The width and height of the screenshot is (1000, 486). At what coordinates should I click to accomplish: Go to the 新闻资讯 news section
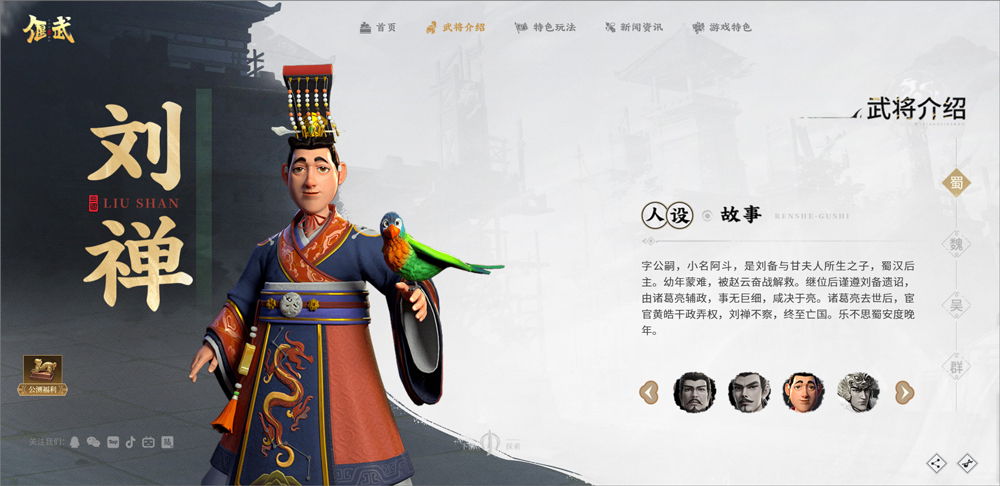coord(633,27)
